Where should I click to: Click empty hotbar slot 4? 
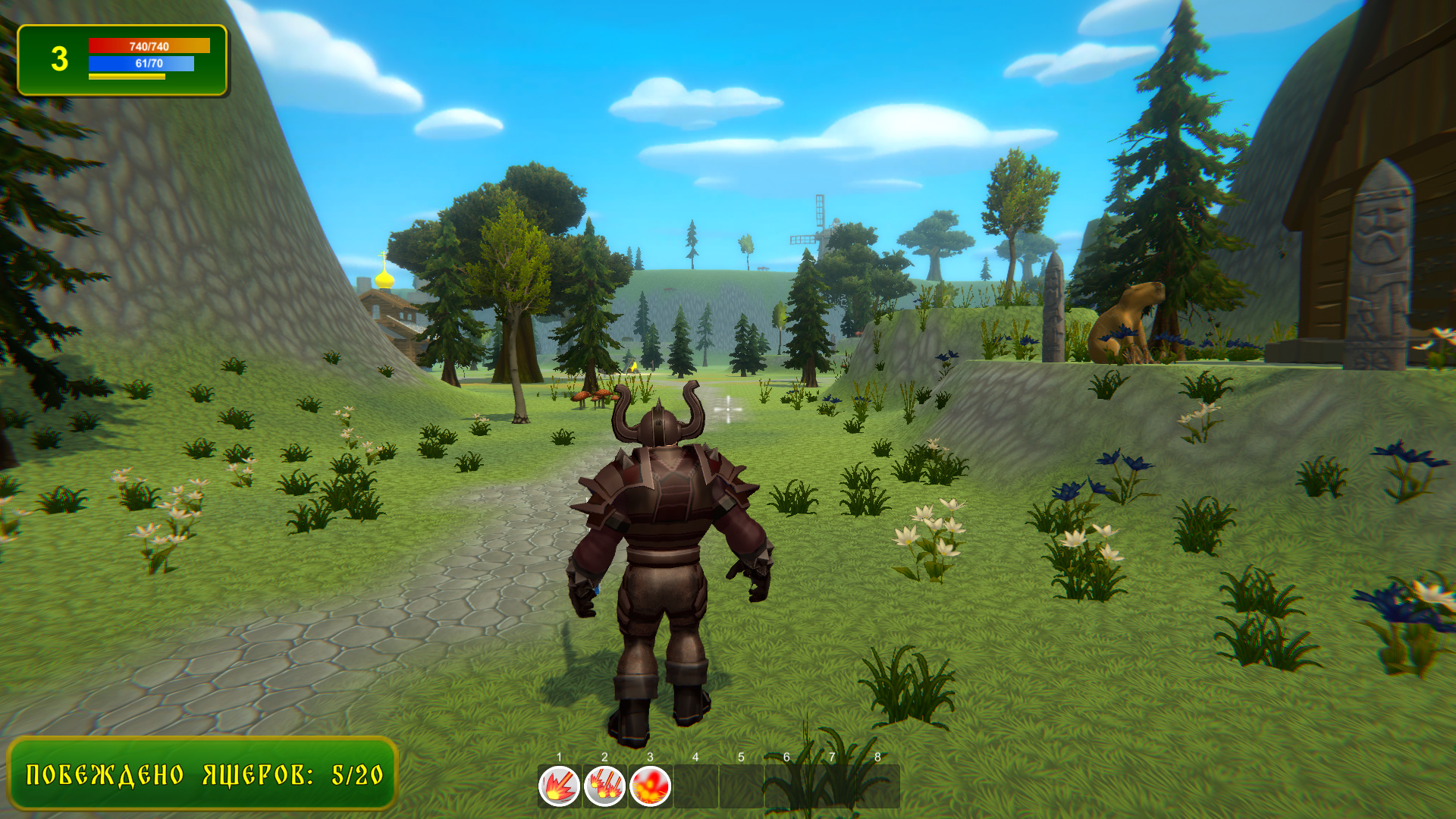pyautogui.click(x=695, y=785)
